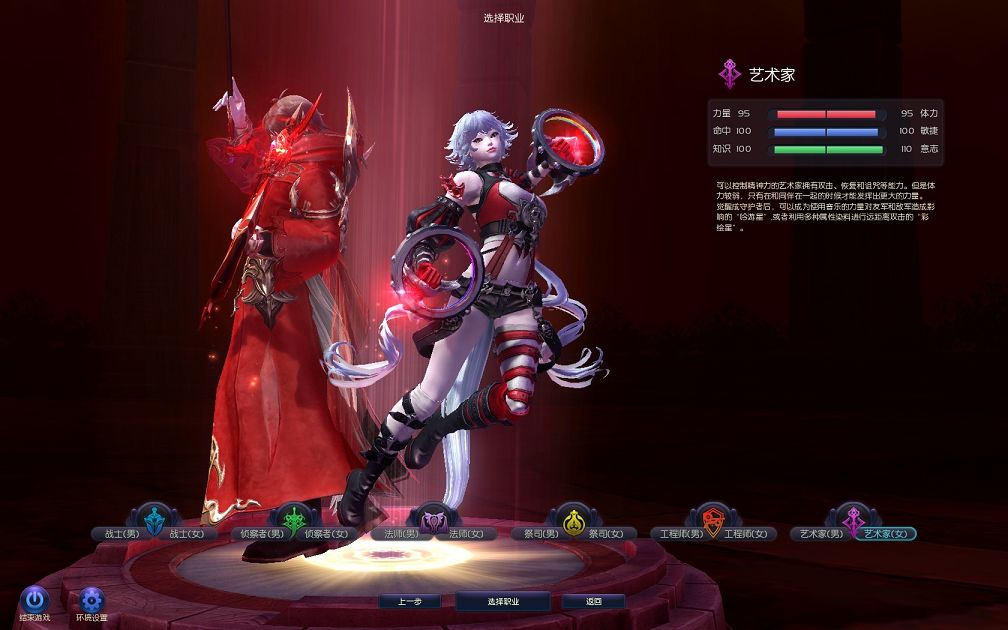Confirm with the 选择职业 button

click(503, 602)
